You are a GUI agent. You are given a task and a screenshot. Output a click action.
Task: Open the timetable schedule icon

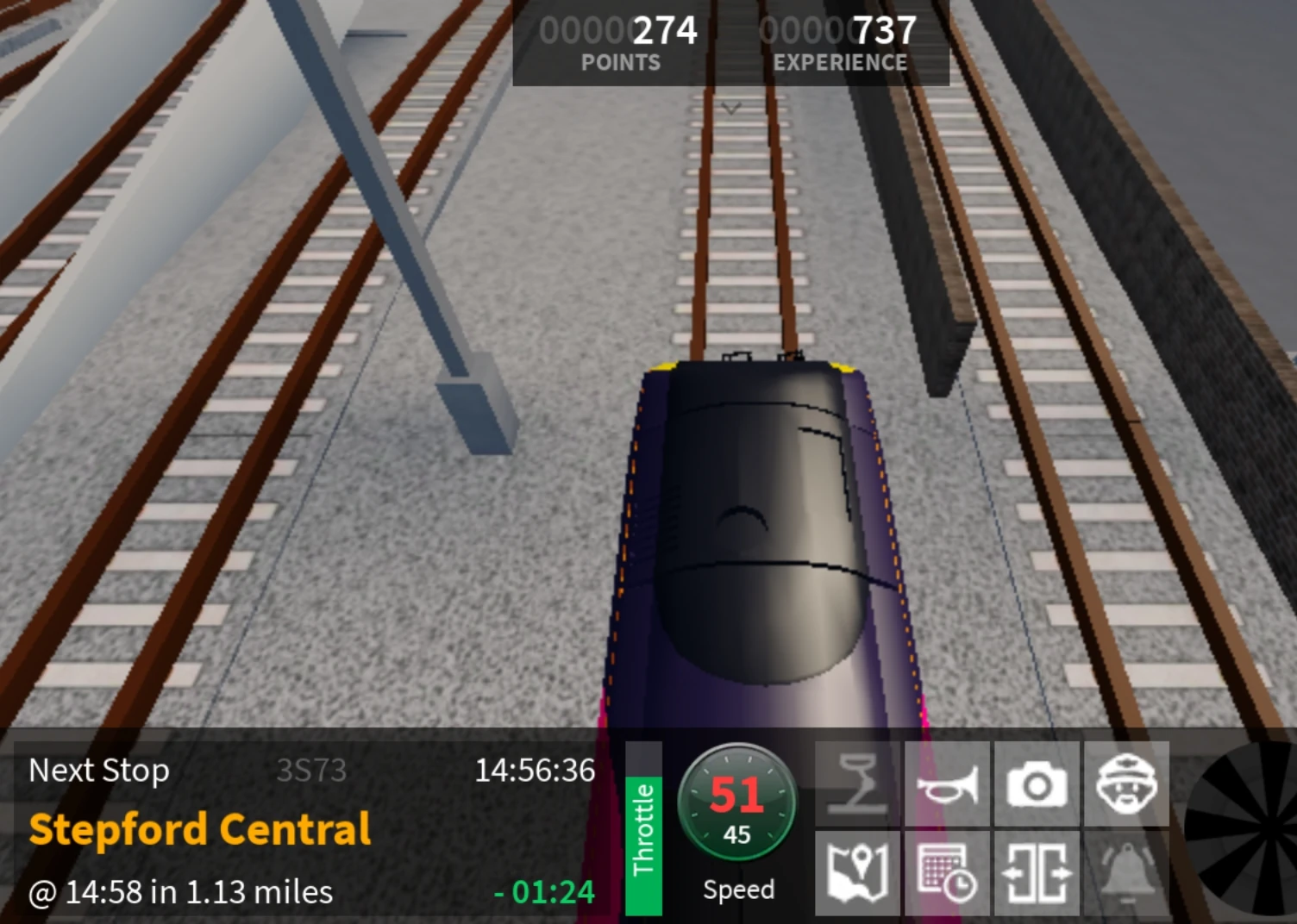coord(947,871)
